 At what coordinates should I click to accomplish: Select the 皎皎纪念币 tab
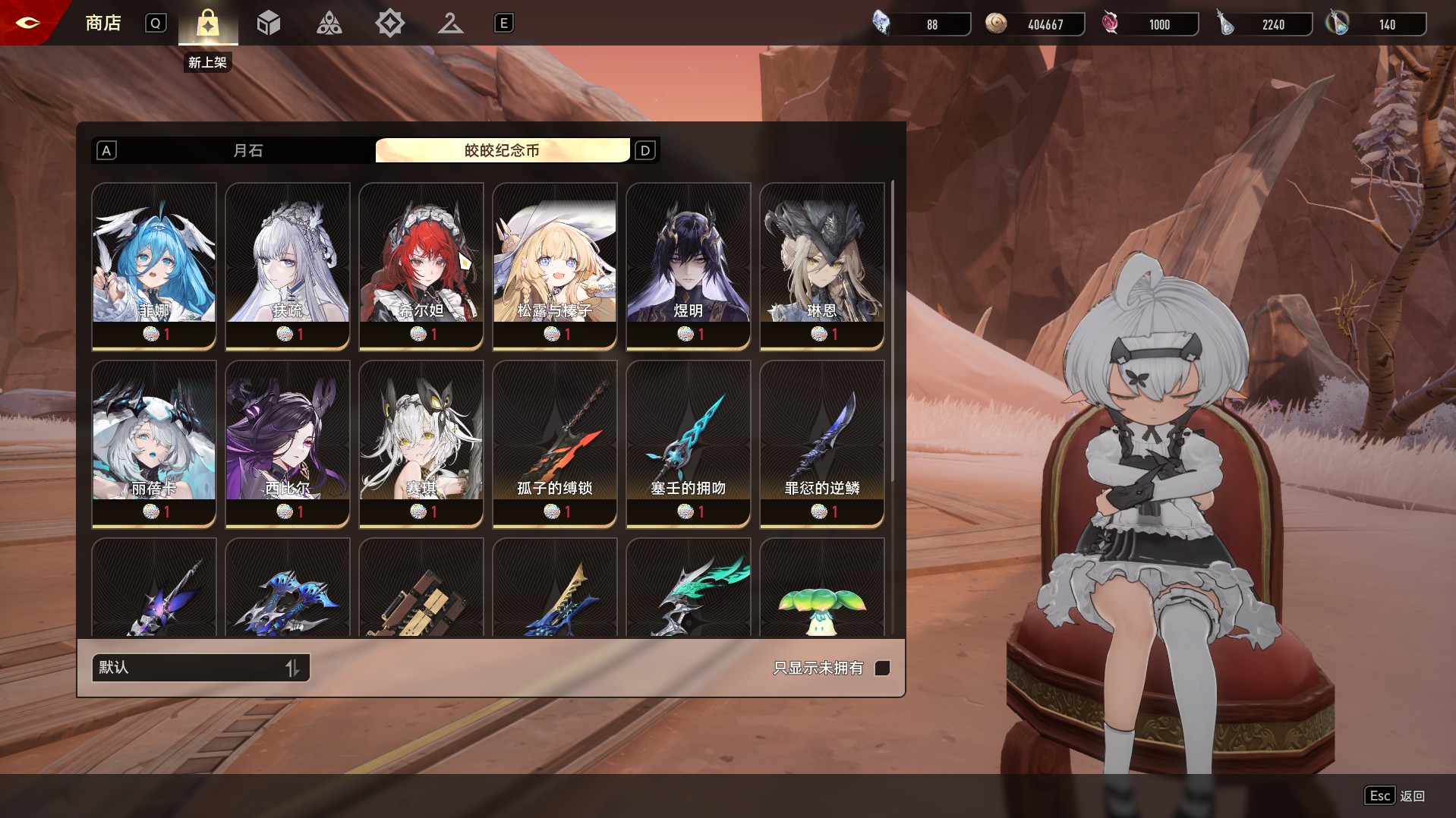click(502, 150)
